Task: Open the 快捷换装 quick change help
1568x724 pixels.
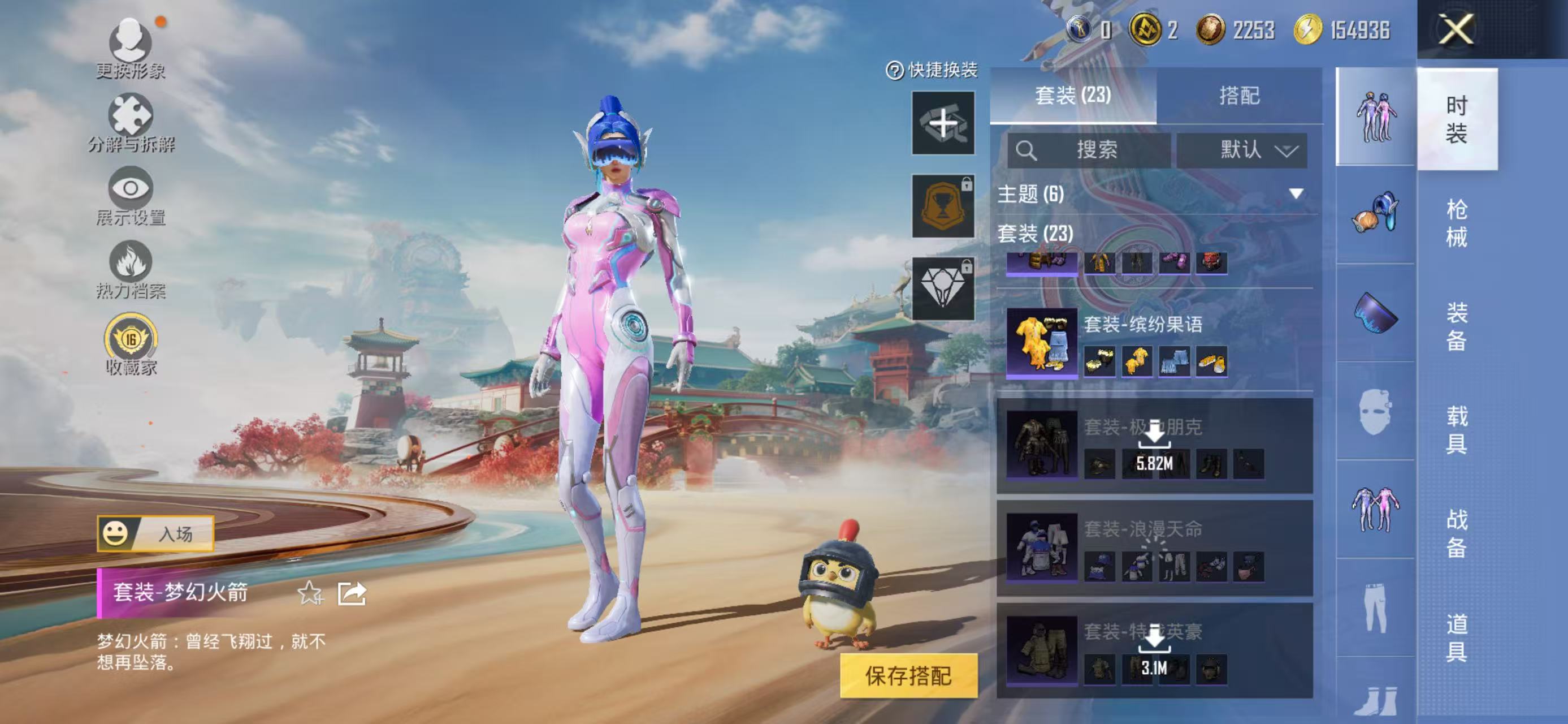Action: 932,71
